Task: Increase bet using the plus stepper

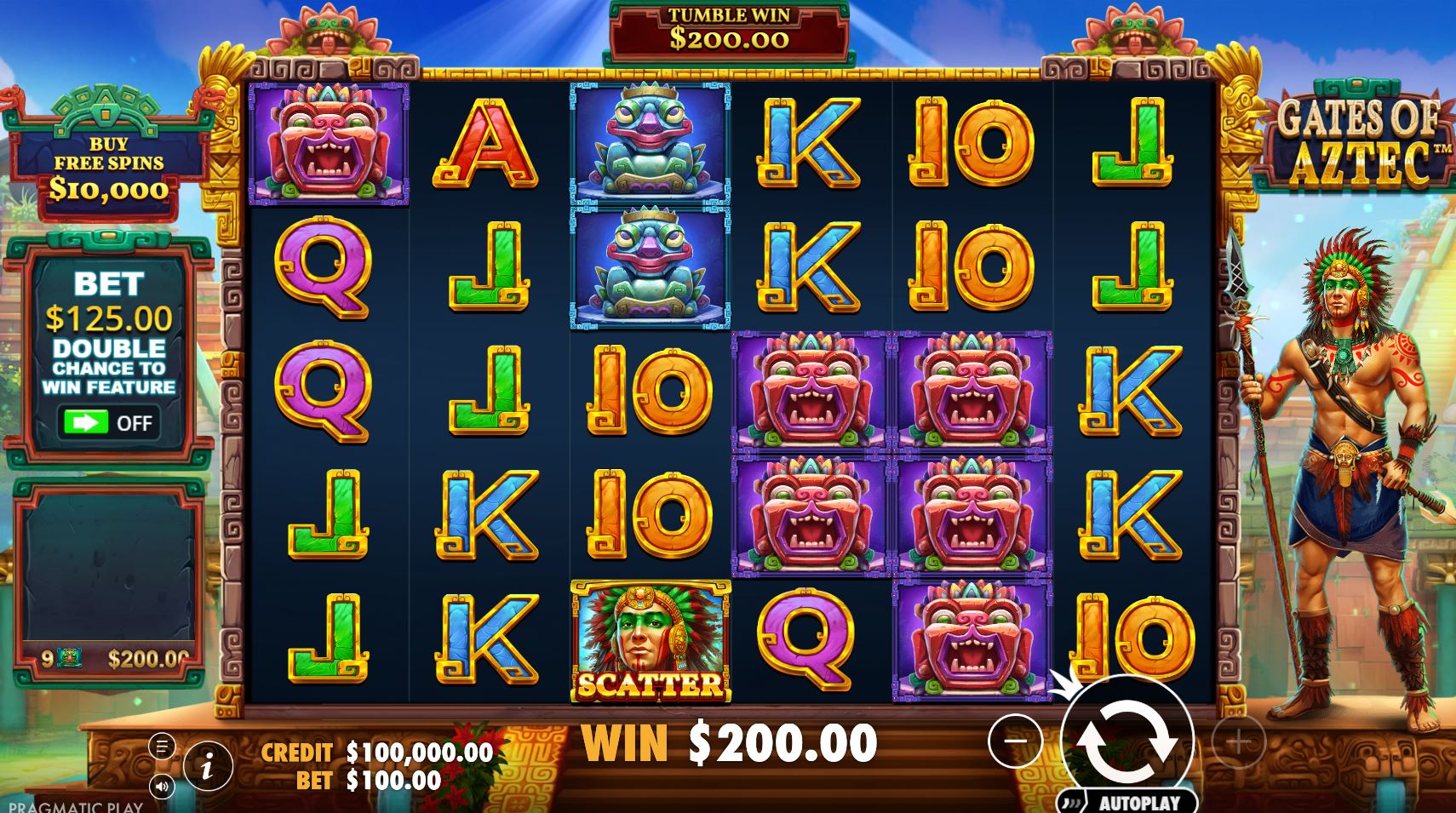Action: point(1239,741)
